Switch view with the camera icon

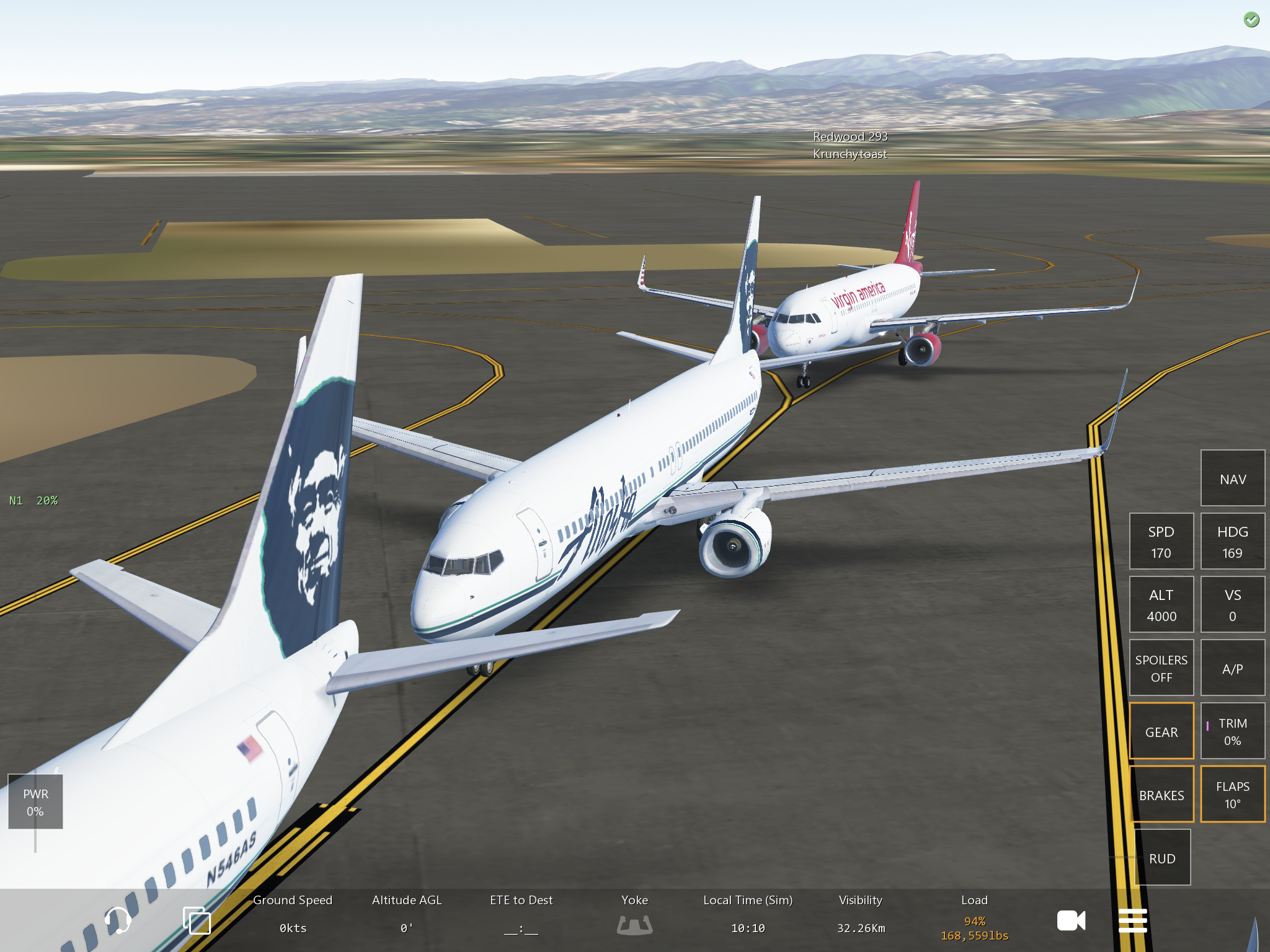(x=1071, y=920)
